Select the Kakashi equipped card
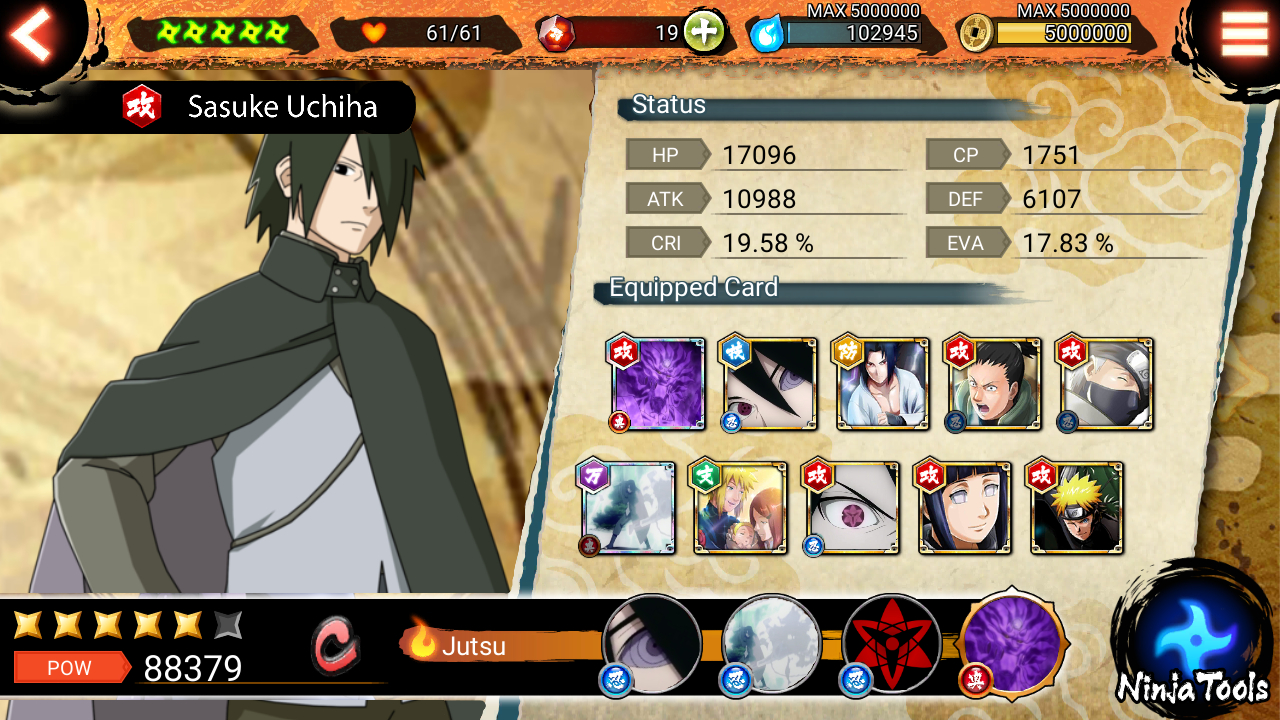 point(1106,385)
